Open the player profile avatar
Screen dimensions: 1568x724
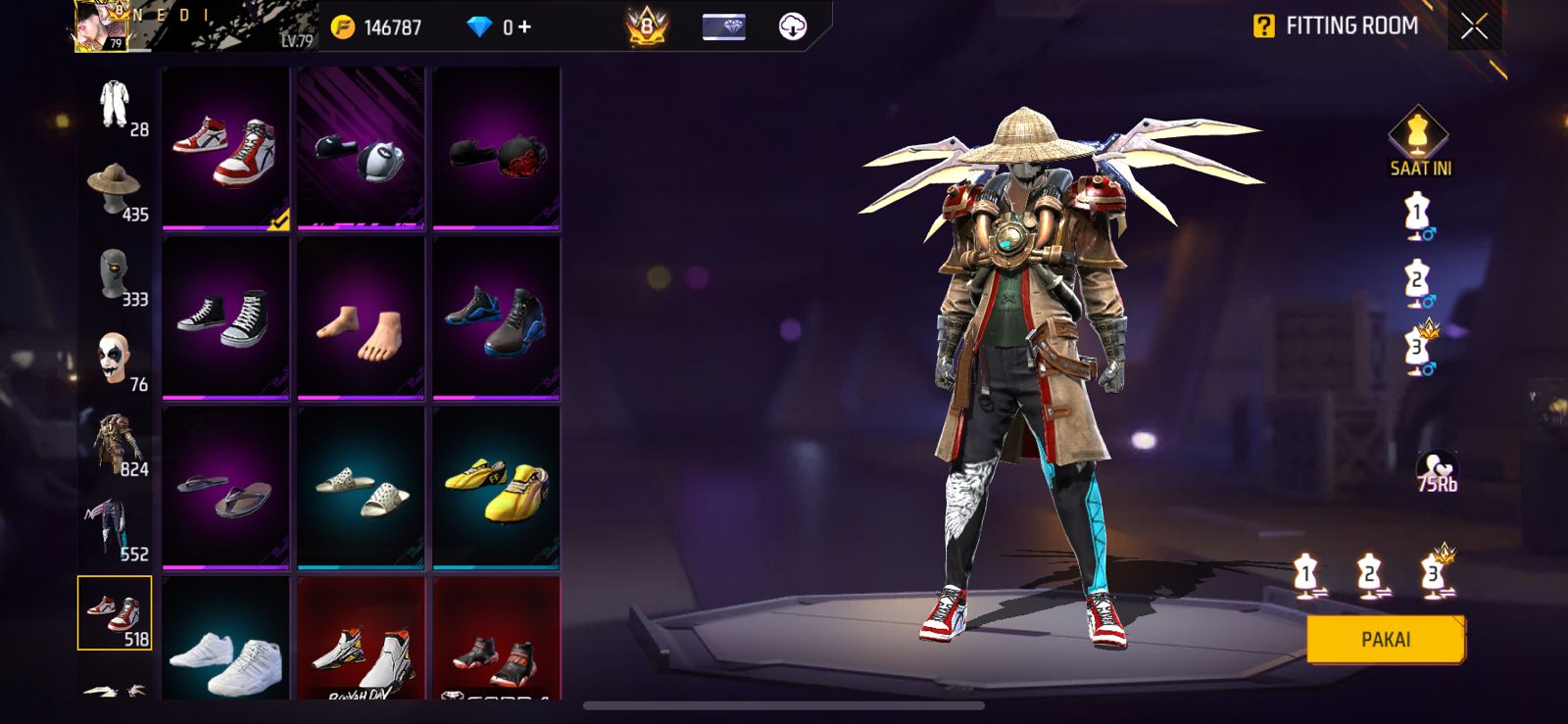tap(103, 26)
